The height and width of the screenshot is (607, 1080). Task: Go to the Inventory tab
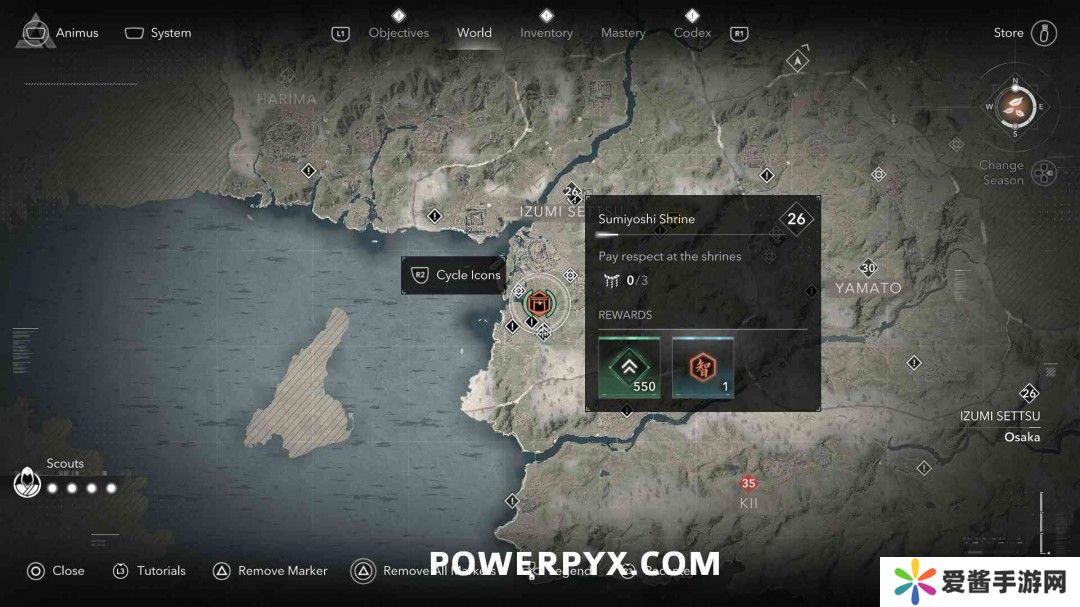546,32
